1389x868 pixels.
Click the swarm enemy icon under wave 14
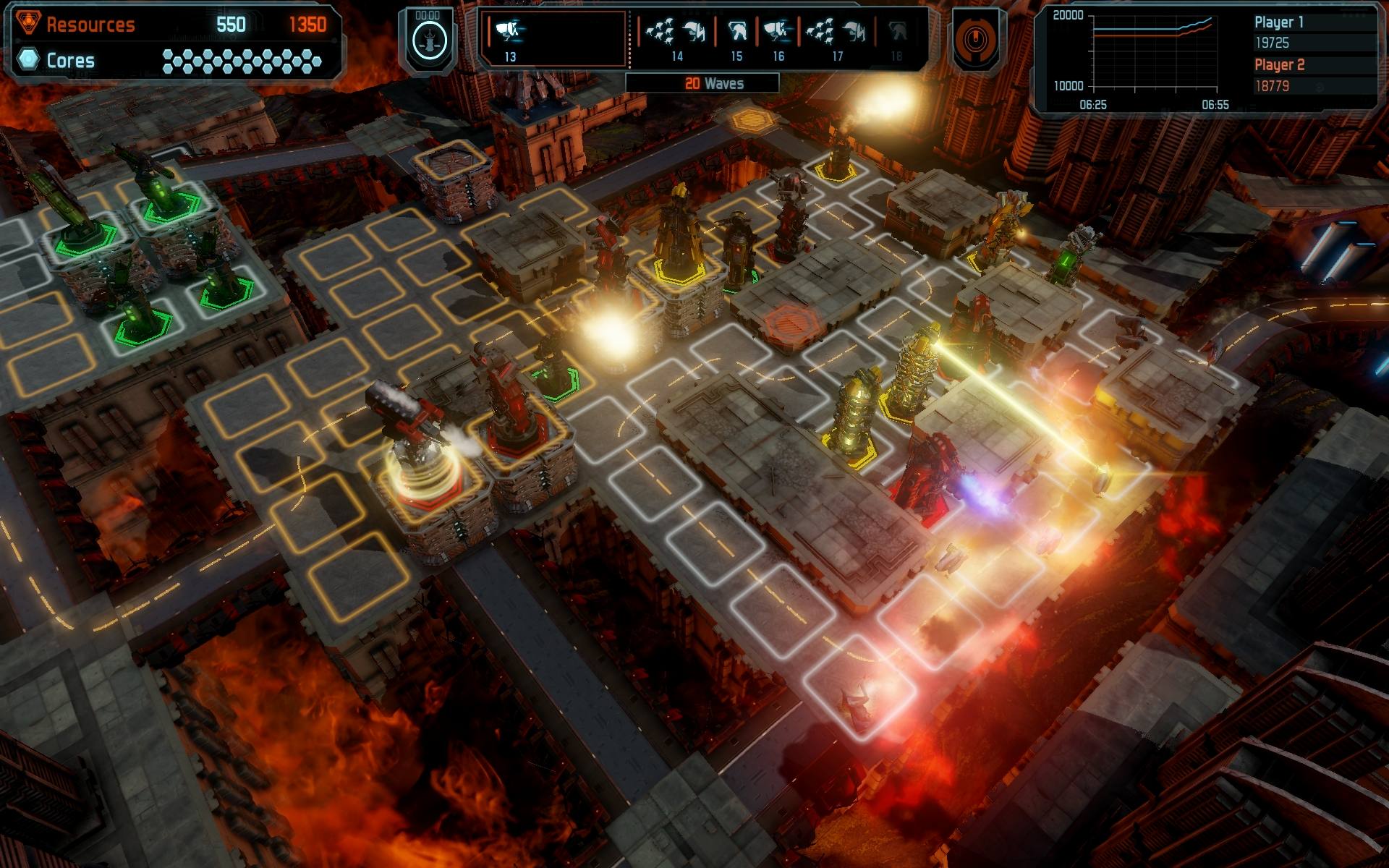coord(660,30)
